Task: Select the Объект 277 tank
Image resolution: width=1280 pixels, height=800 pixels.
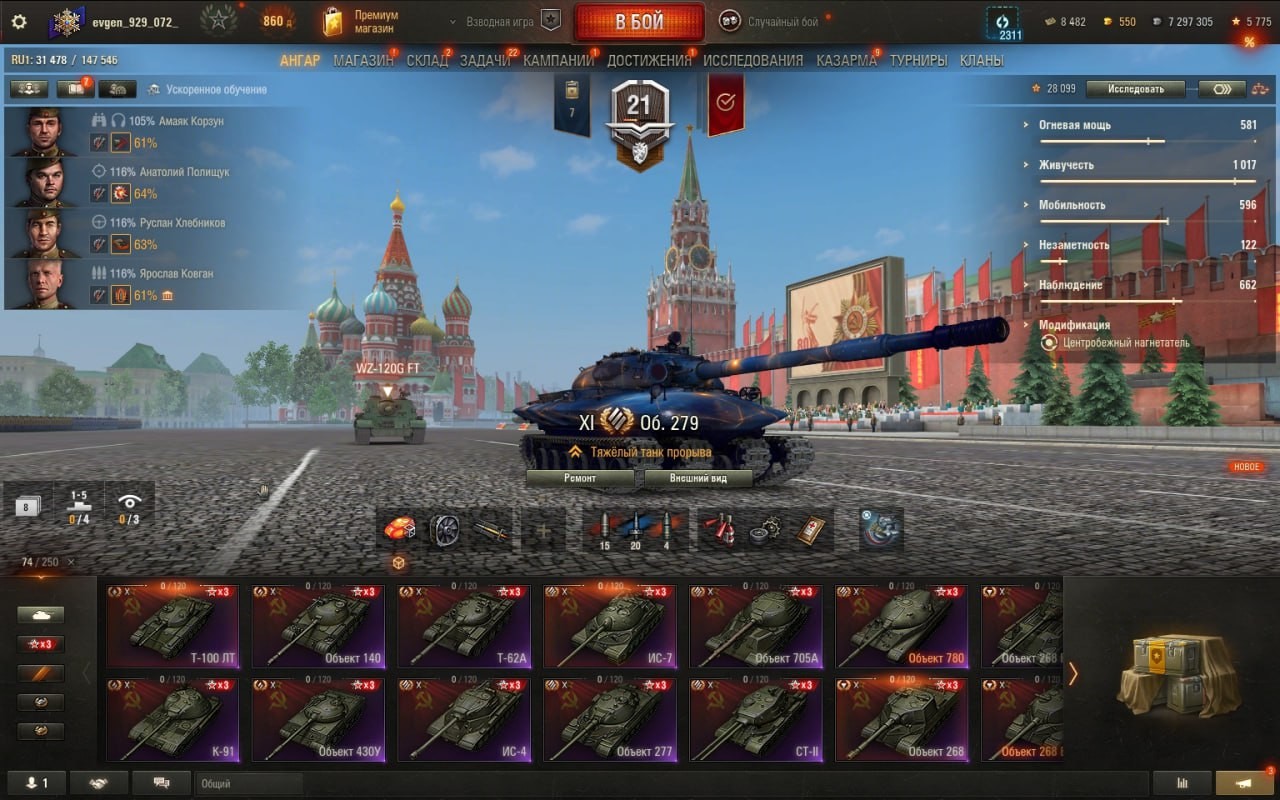Action: click(x=609, y=720)
